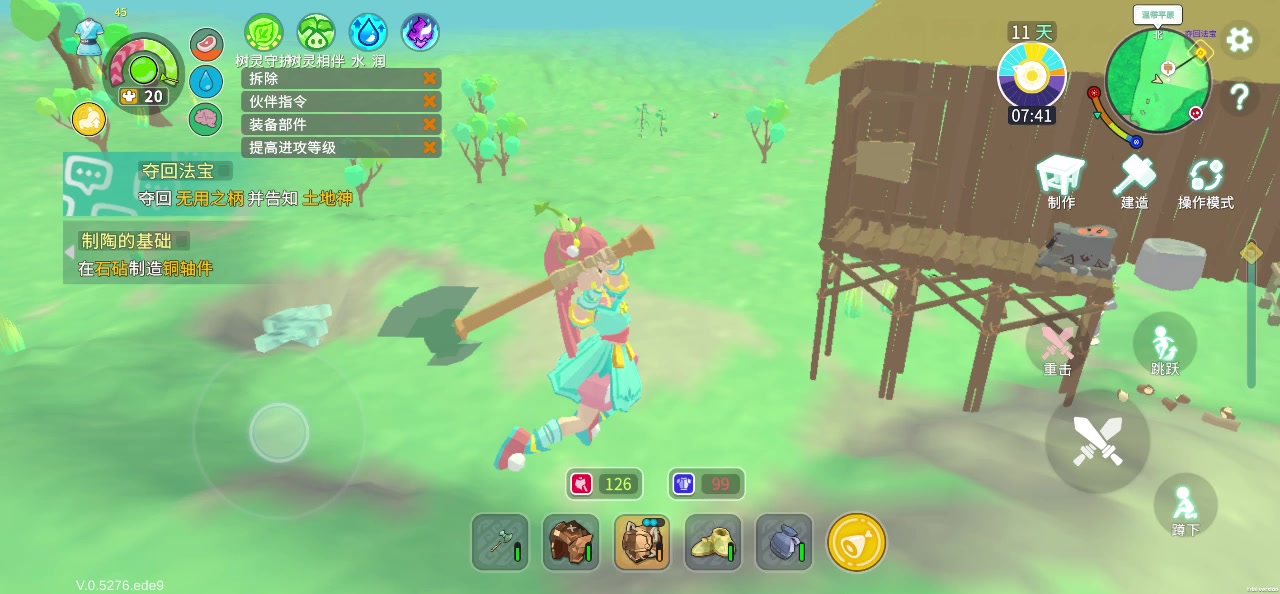Select the axe hotbar slot
Screen dimensions: 1280x594
point(500,543)
